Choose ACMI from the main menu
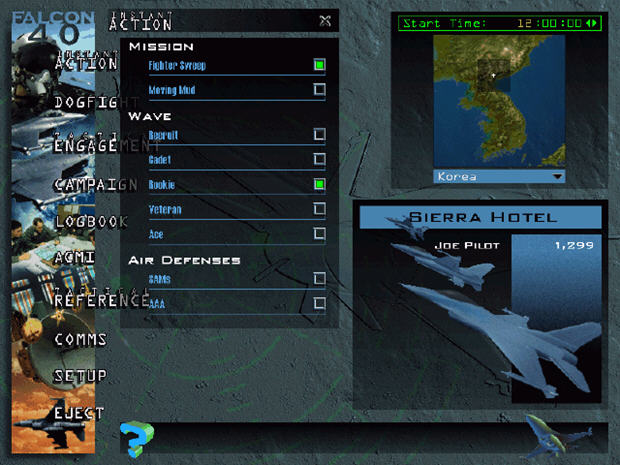This screenshot has width=620, height=465. (75, 258)
